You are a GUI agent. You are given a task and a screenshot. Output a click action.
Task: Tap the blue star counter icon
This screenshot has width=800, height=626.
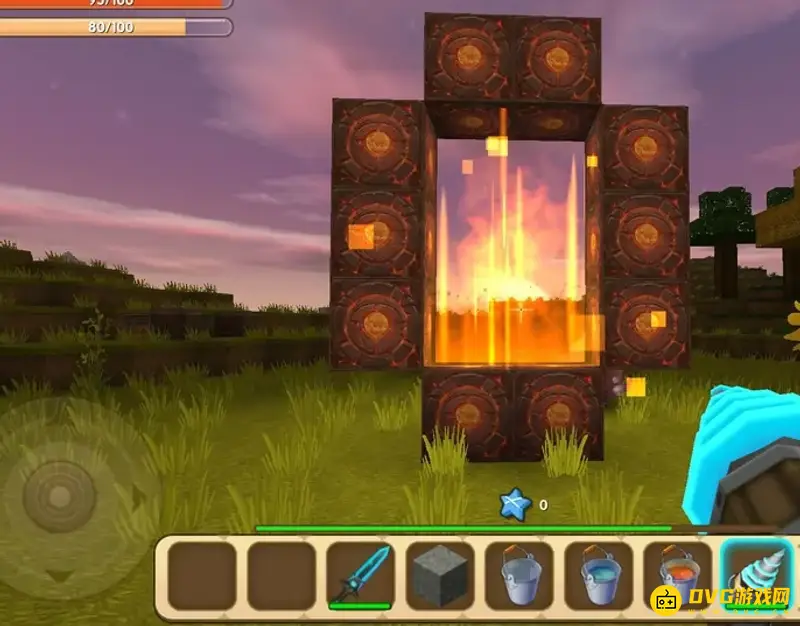coord(515,505)
